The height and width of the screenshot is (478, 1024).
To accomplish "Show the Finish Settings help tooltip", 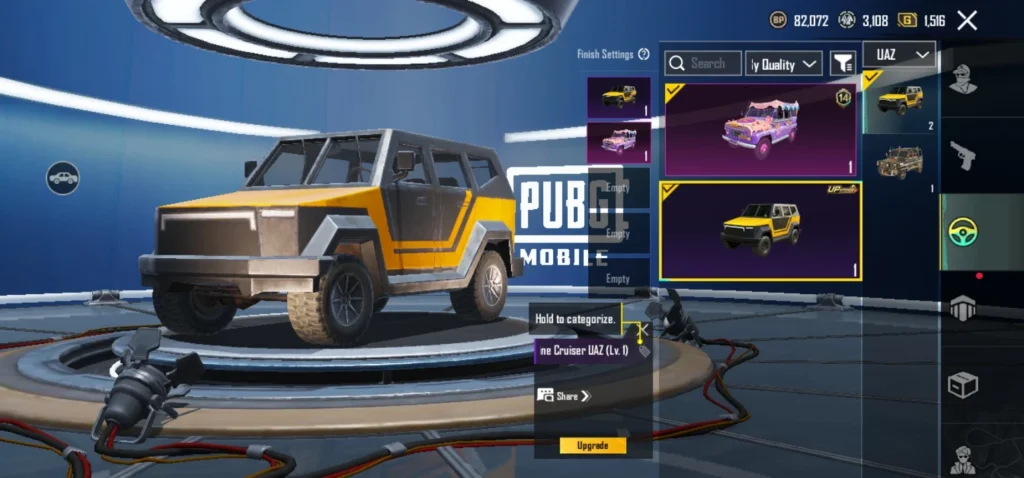I will [644, 55].
